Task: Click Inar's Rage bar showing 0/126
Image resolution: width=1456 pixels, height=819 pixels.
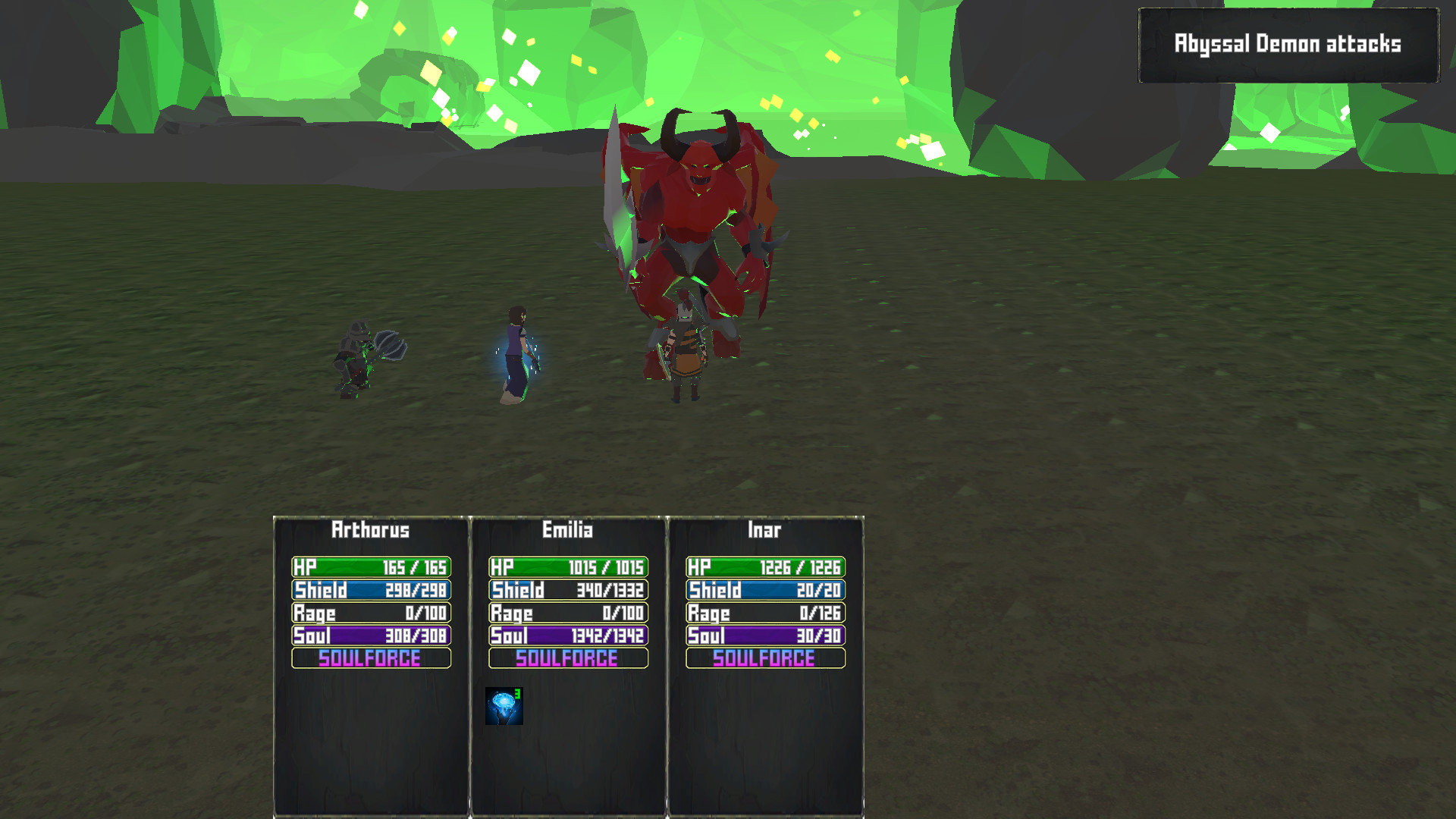Action: tap(763, 613)
